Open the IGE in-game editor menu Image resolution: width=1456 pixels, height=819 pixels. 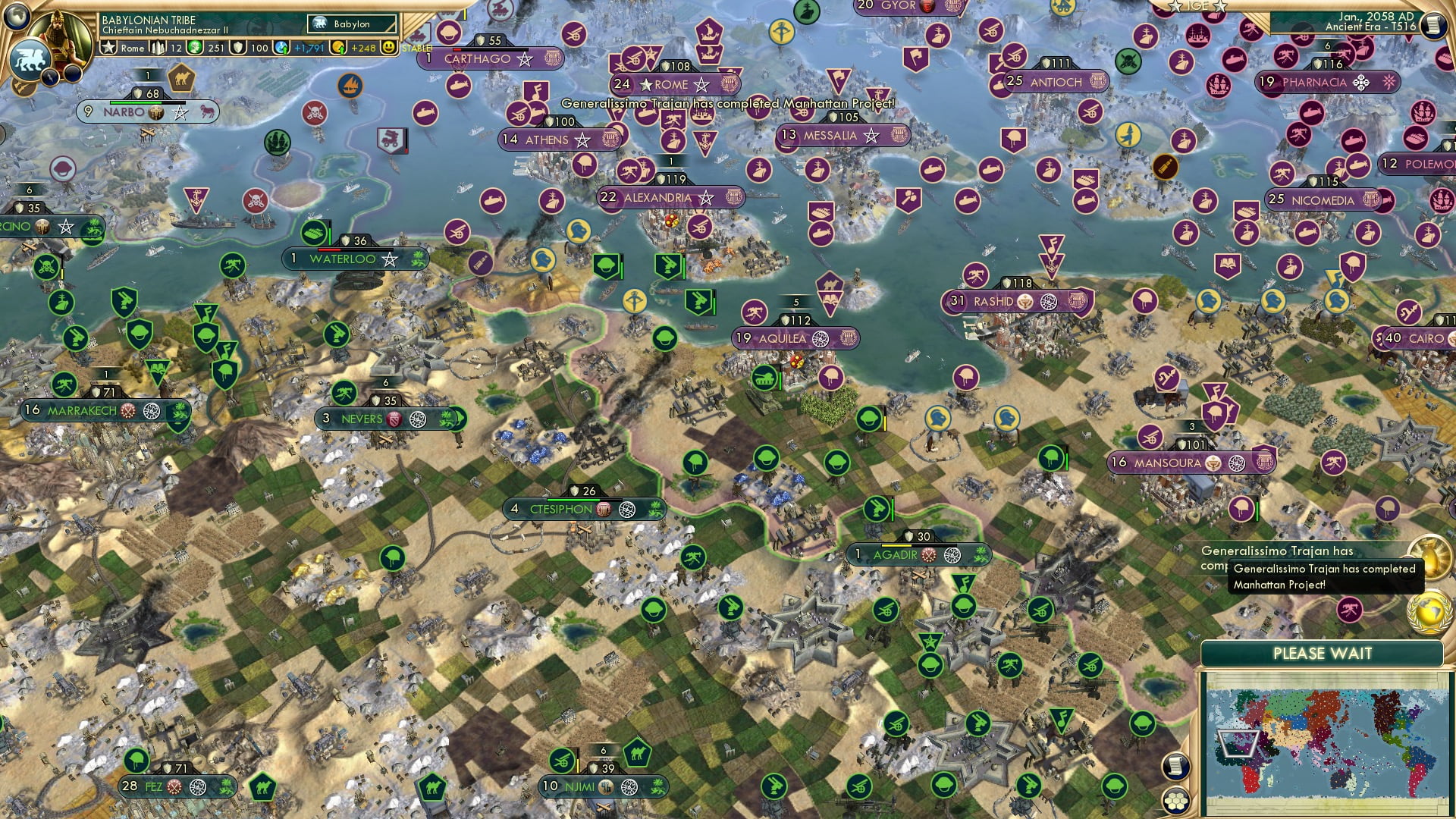(x=1198, y=6)
